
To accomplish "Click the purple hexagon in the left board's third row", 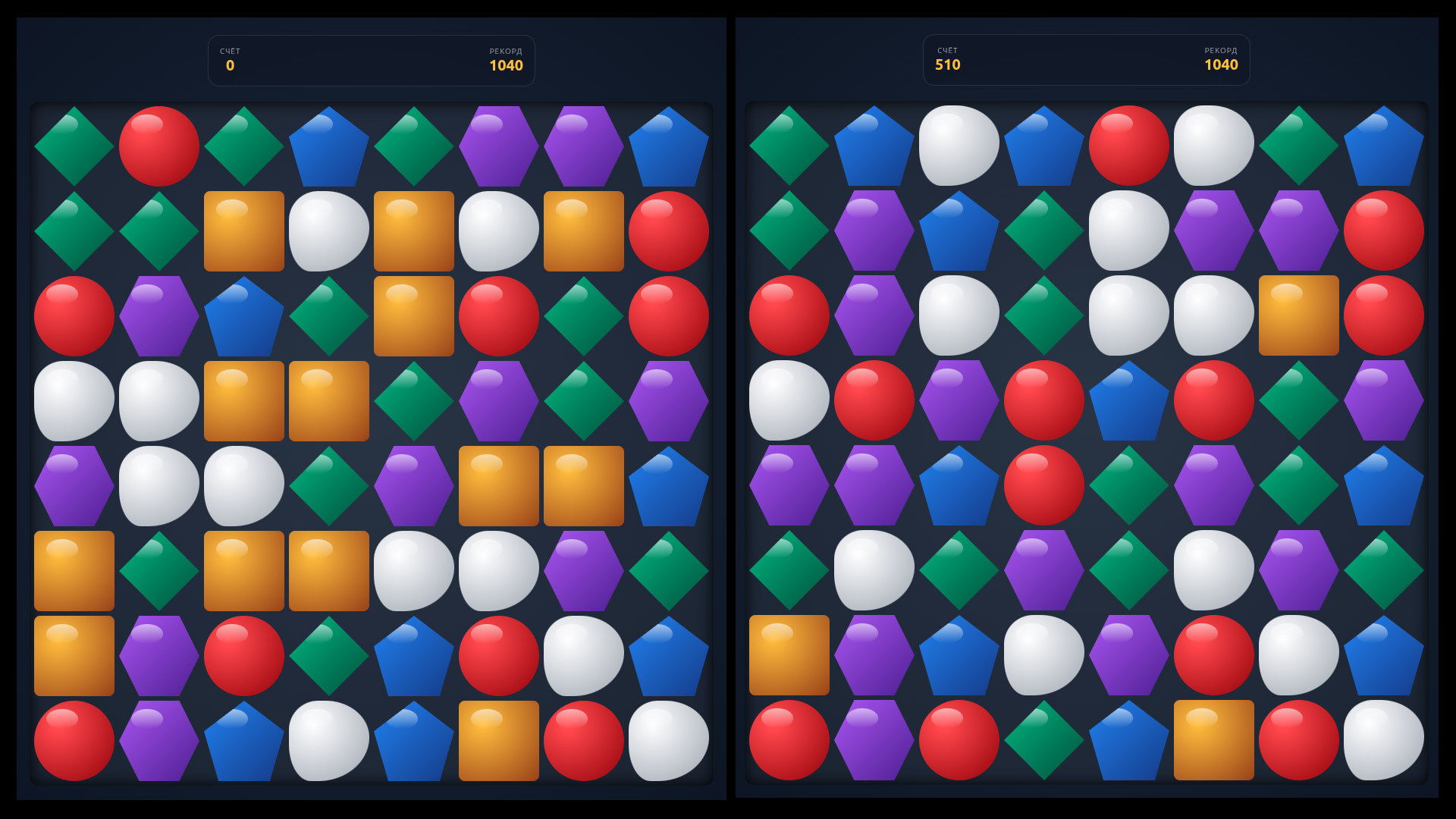I will click(158, 315).
